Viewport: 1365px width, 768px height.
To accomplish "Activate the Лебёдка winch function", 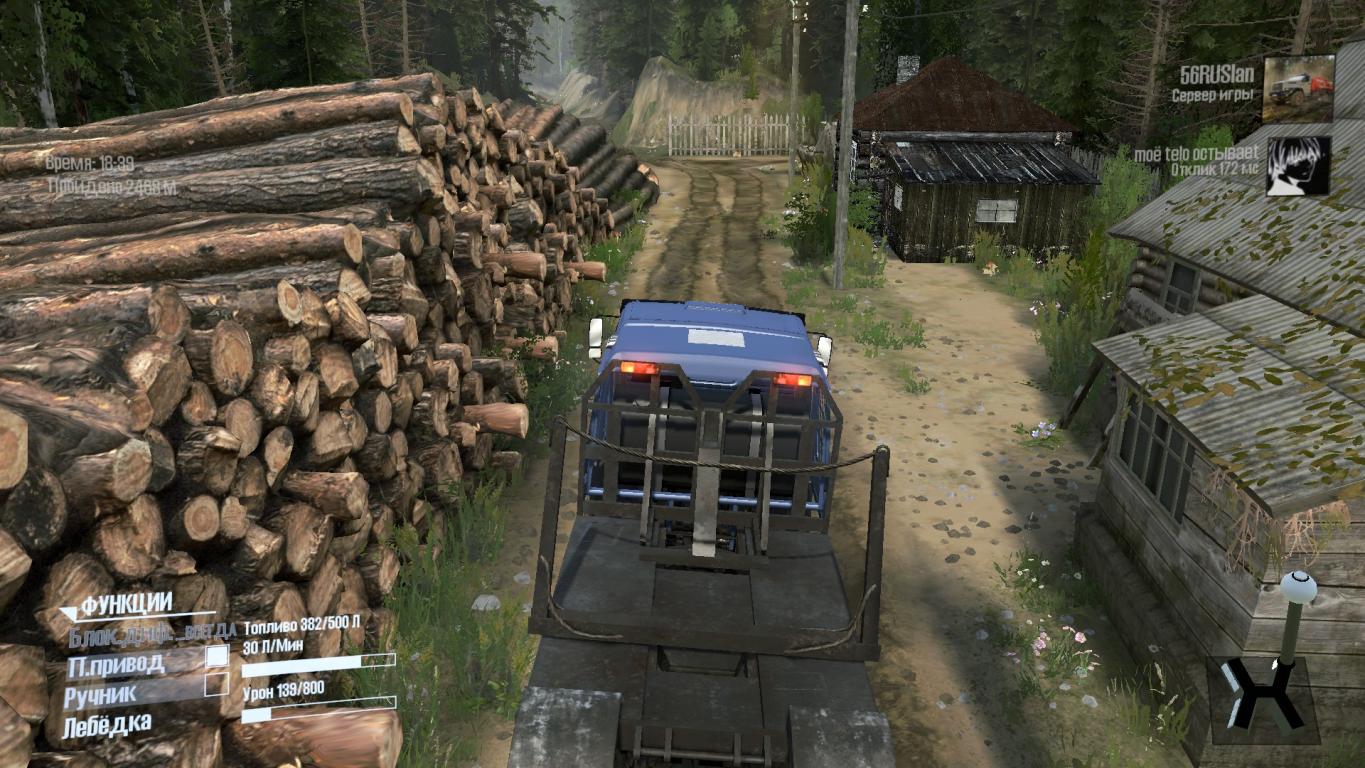I will click(x=108, y=723).
